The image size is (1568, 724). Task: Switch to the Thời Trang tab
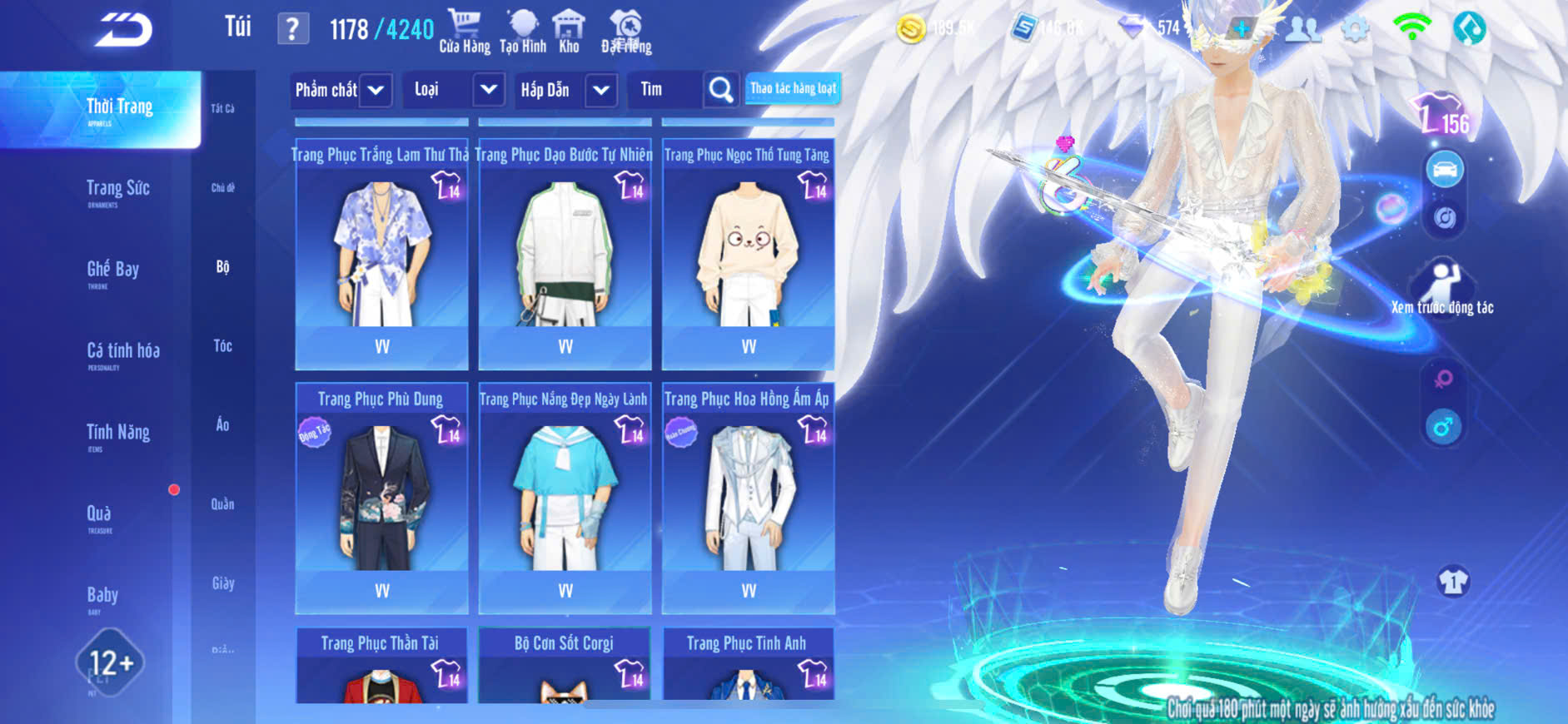(119, 108)
